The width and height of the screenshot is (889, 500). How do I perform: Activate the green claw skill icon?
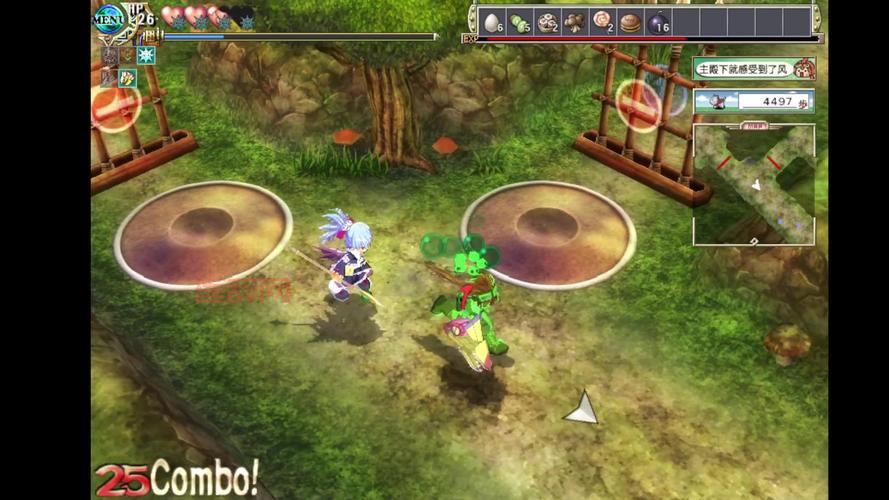(x=127, y=78)
